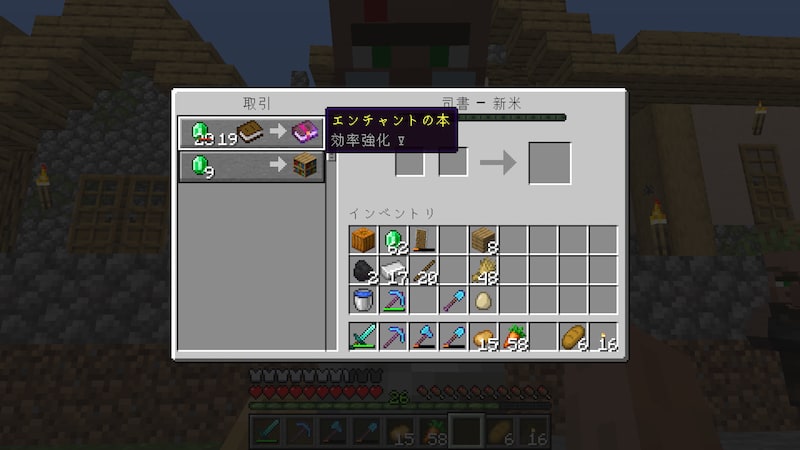Select the 17 iron ingots
The image size is (800, 450).
coord(393,270)
